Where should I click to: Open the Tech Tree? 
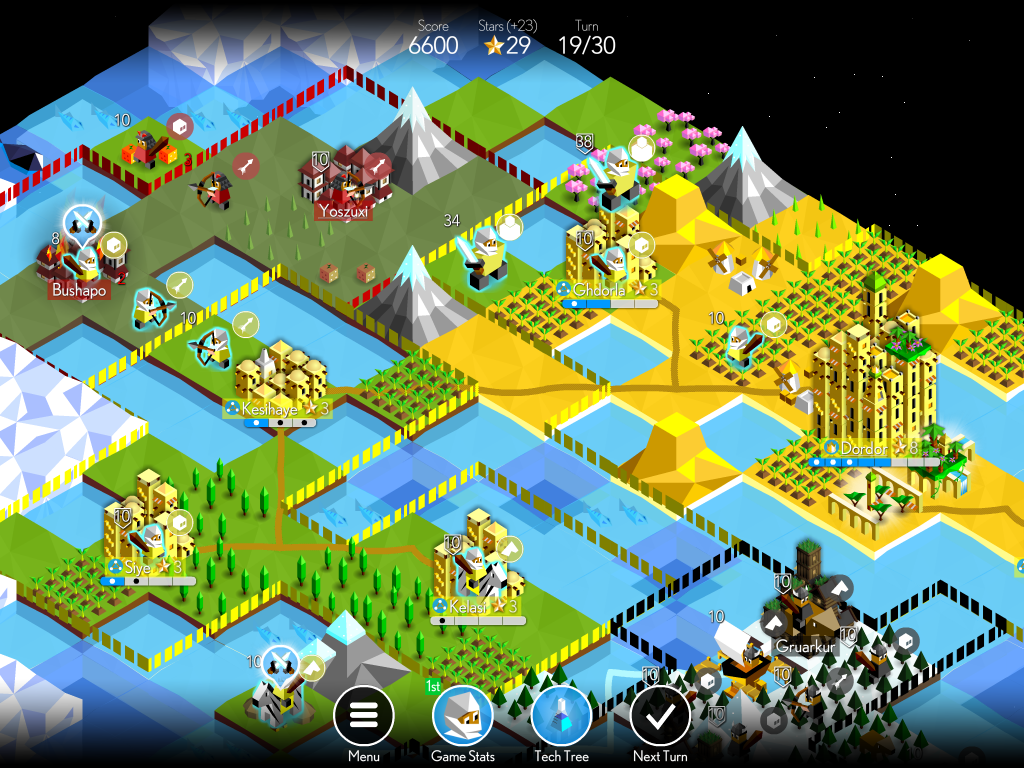click(561, 717)
